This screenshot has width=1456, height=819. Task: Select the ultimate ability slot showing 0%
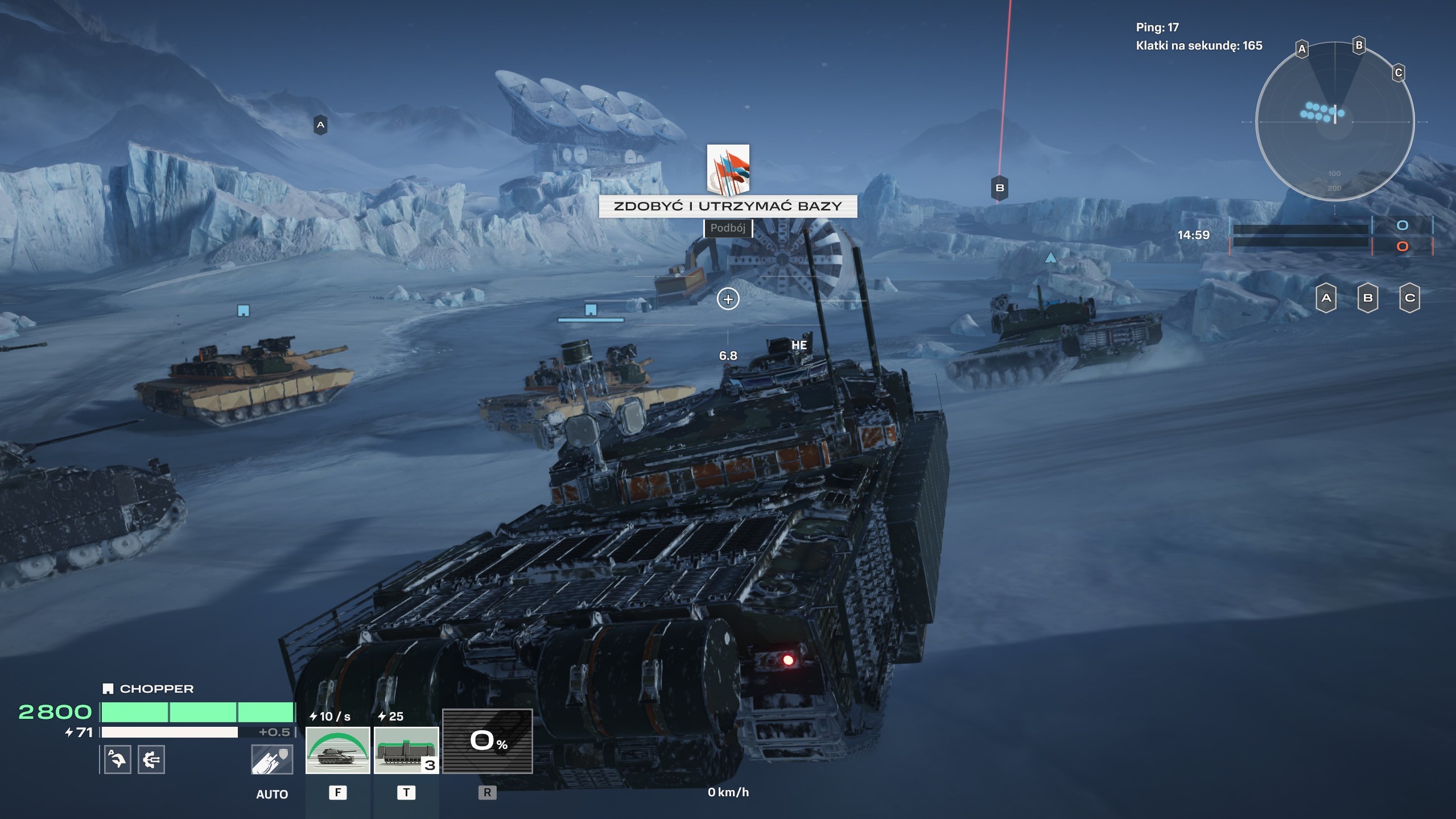point(487,741)
